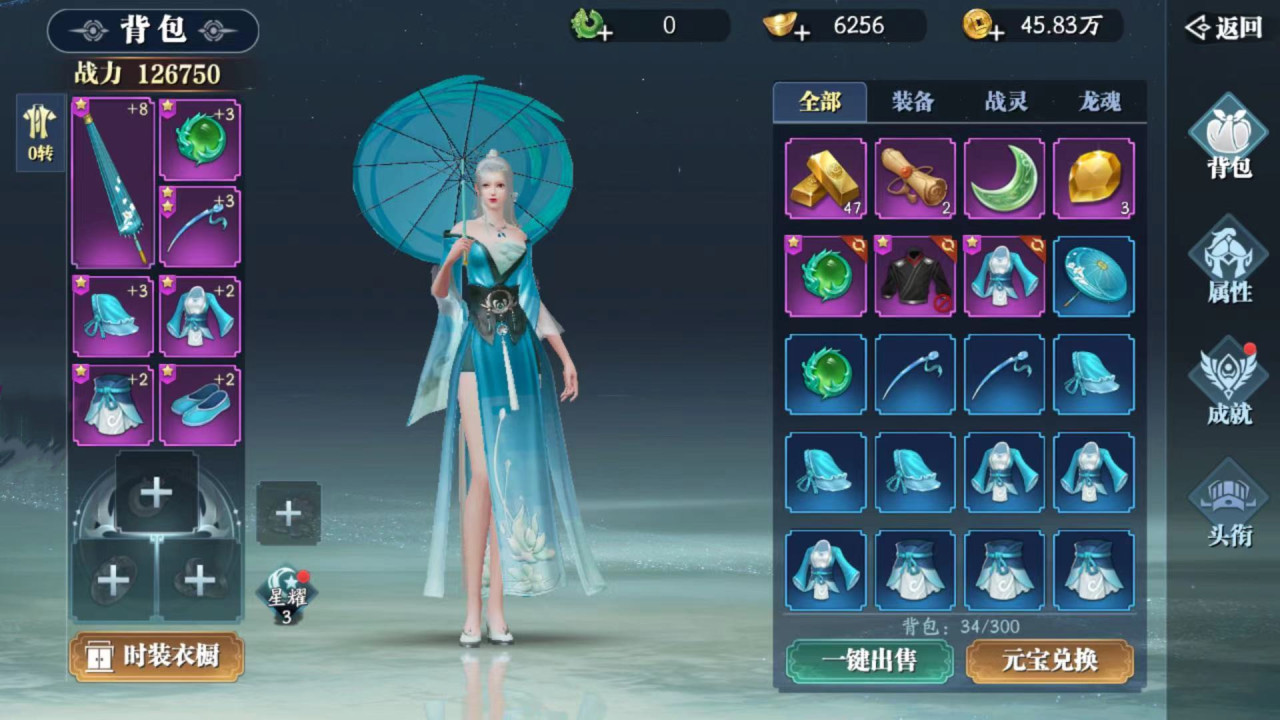Select the equipped umbrella weapon slot

point(112,183)
